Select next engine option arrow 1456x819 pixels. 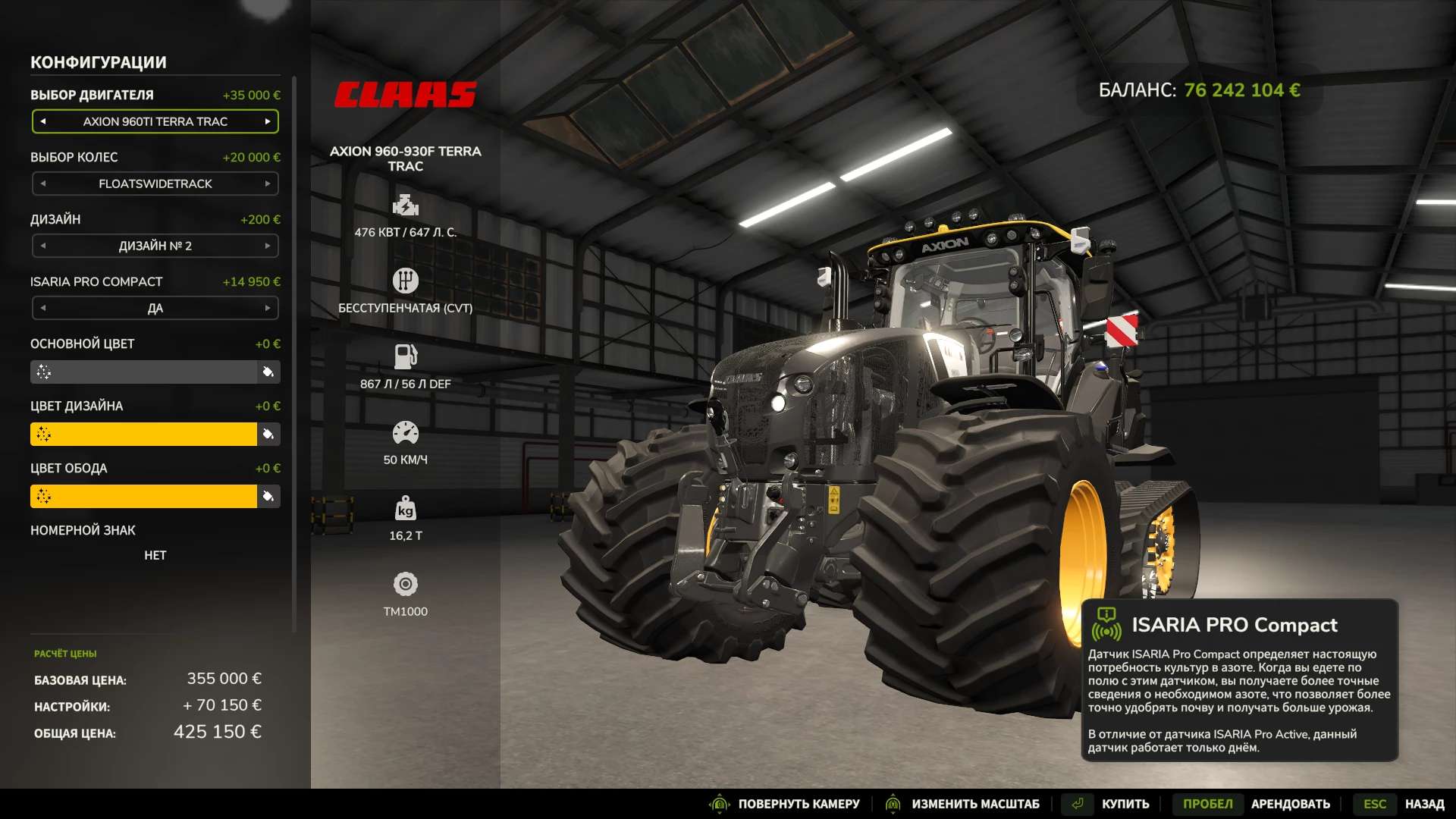268,121
